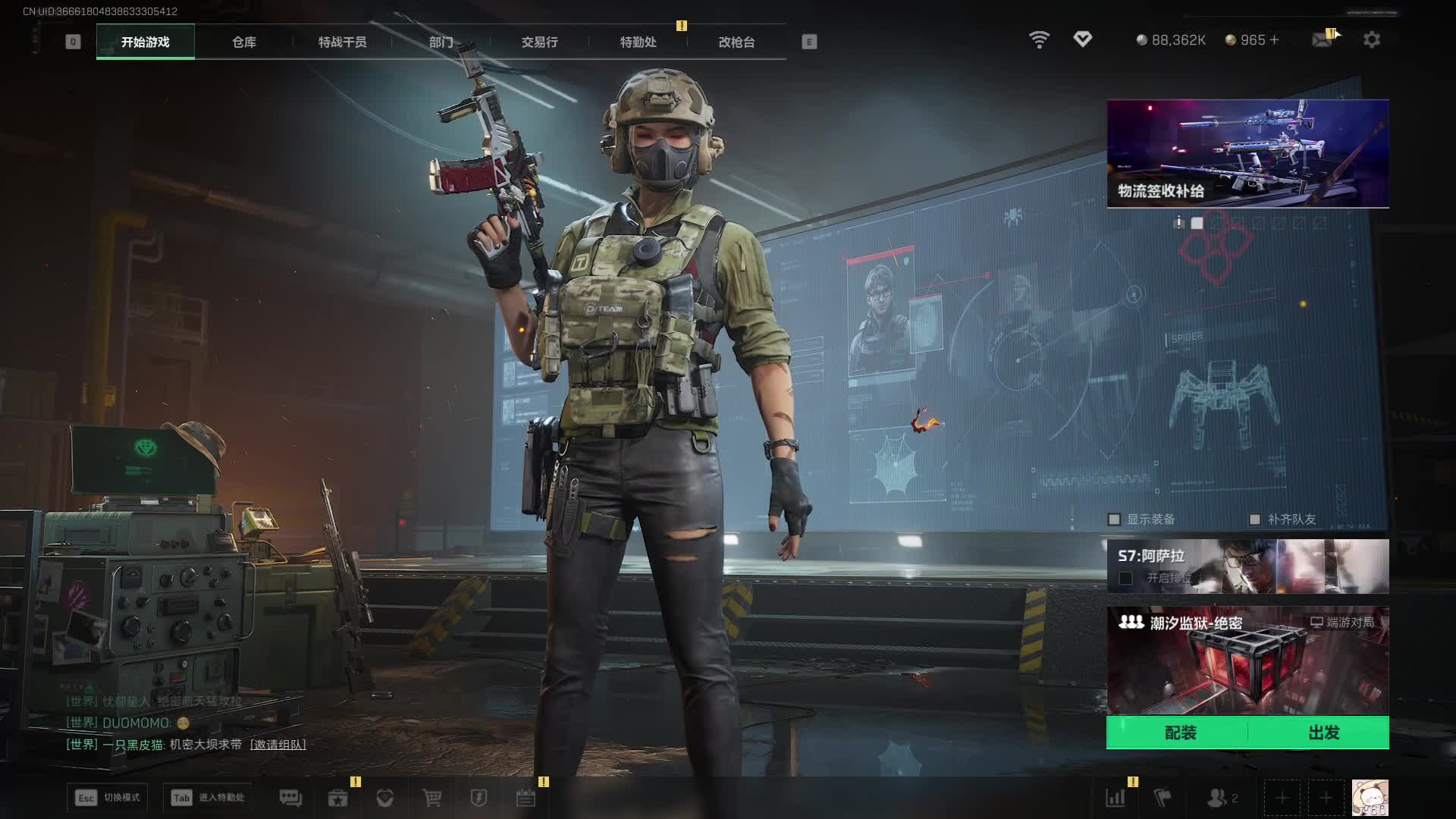Screen dimensions: 1456x819
Task: Select the 潮汐监狱-绝密 map card
Action: tap(1247, 660)
